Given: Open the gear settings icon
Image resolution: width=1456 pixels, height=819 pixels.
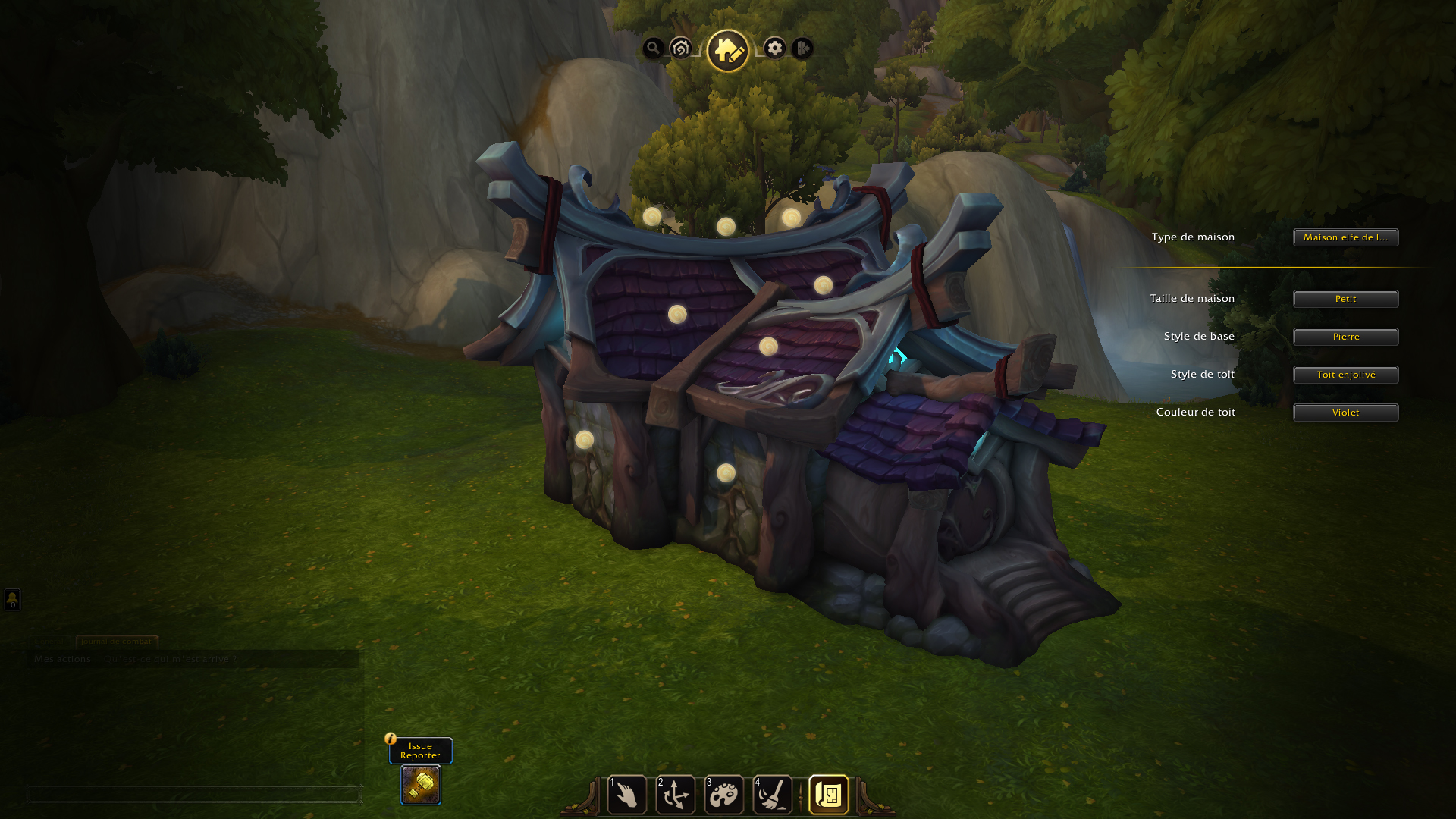Looking at the screenshot, I should click(774, 49).
